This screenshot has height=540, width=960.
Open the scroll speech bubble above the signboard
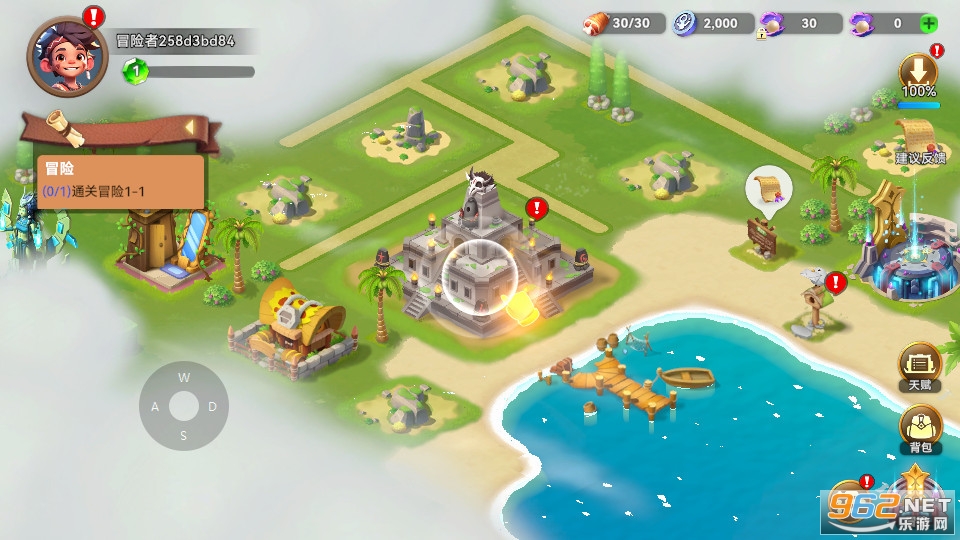click(768, 187)
